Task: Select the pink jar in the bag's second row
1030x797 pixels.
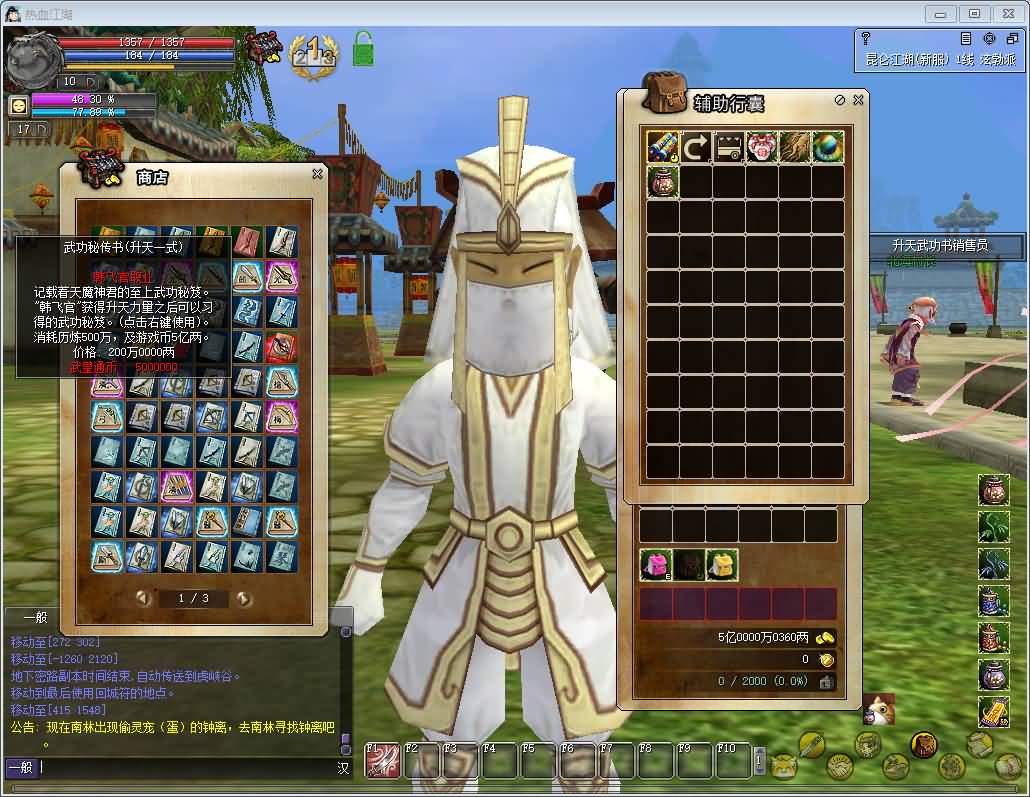Action: [x=662, y=182]
